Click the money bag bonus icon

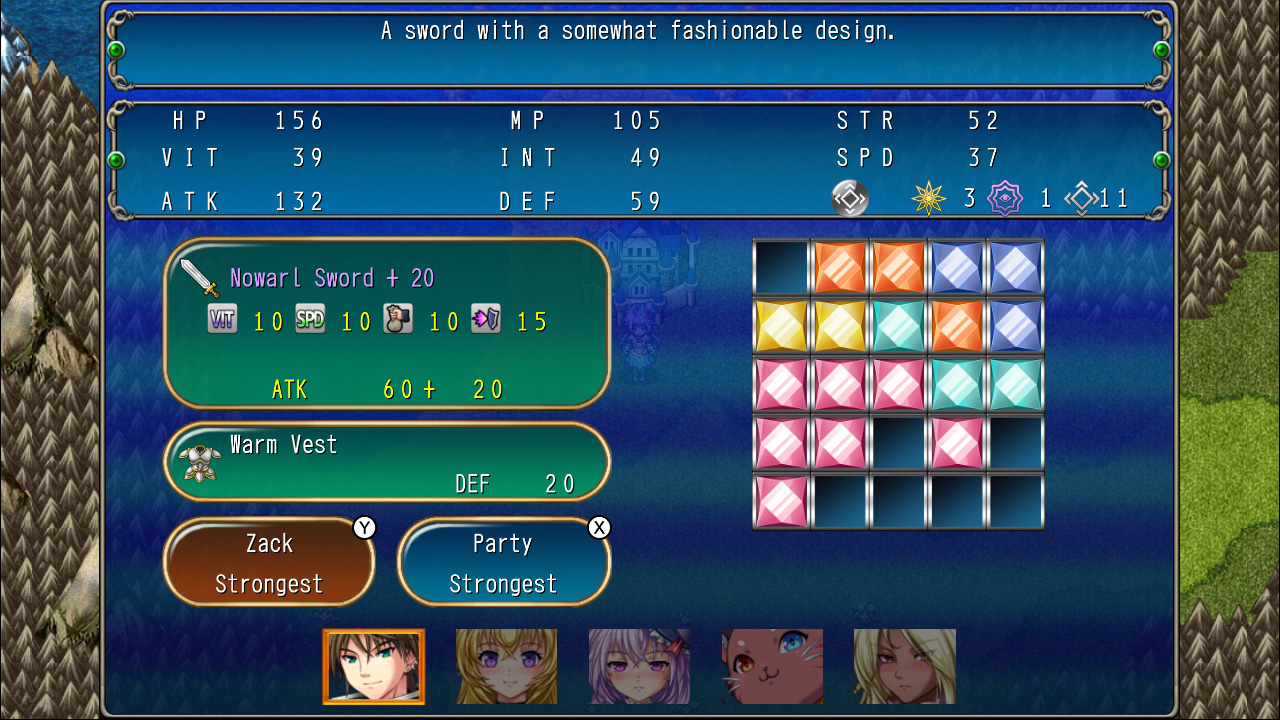tap(398, 322)
